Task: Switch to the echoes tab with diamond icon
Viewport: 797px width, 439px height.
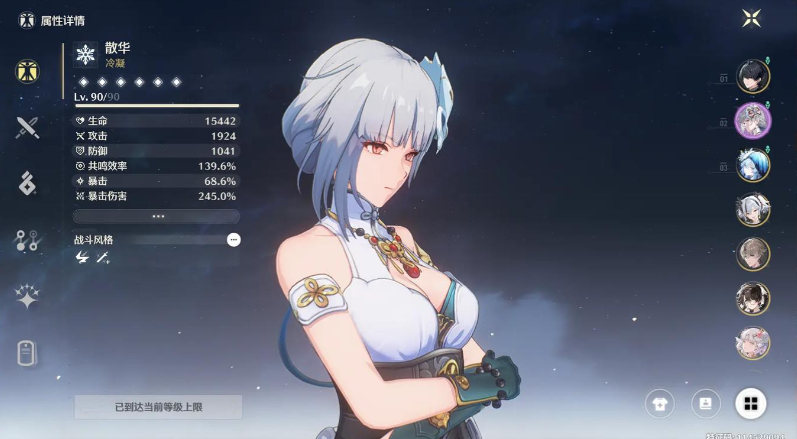Action: point(27,182)
